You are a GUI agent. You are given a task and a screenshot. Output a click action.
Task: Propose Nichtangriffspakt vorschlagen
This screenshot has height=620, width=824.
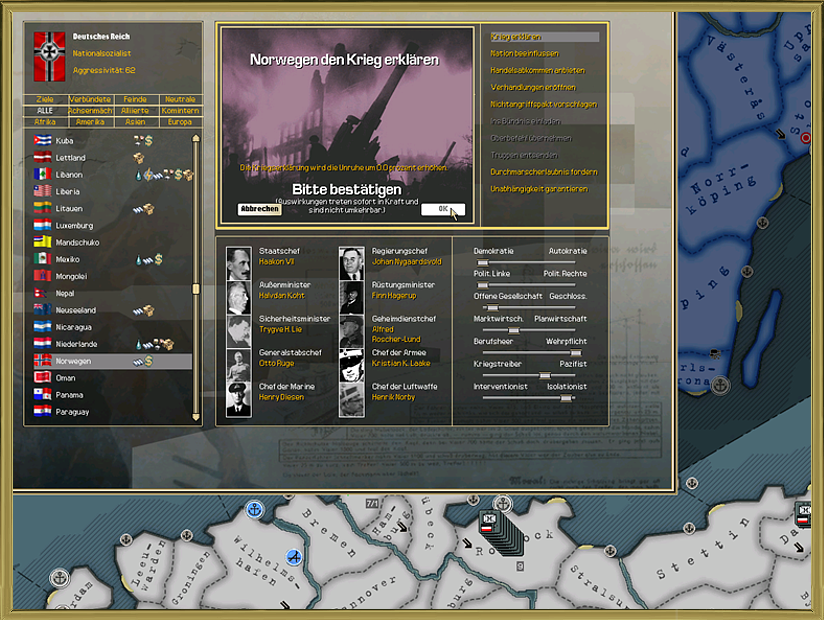[543, 104]
